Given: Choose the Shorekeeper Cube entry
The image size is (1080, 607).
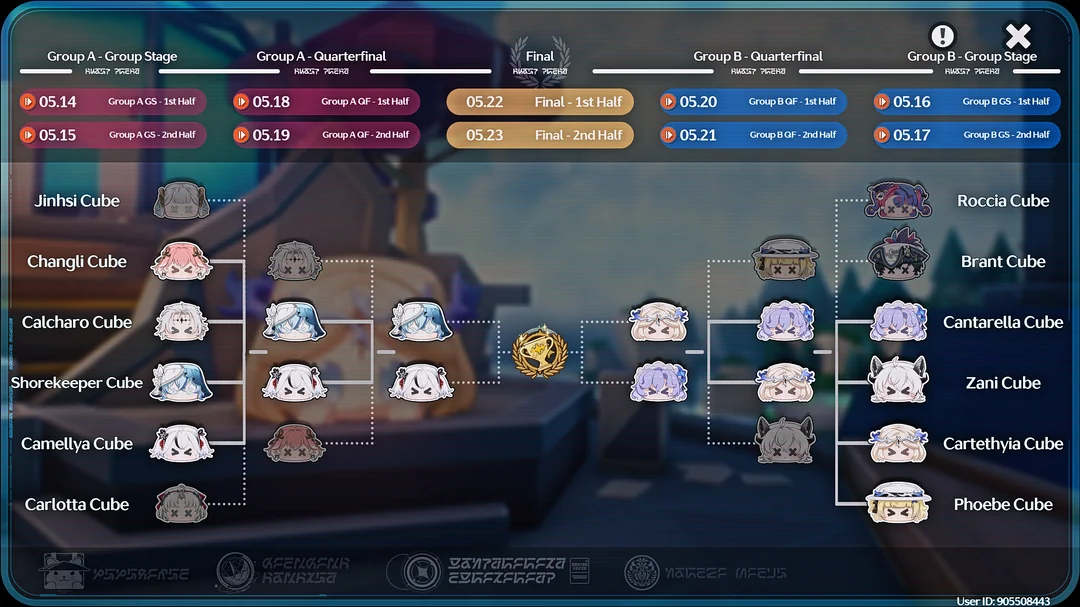Looking at the screenshot, I should [181, 383].
